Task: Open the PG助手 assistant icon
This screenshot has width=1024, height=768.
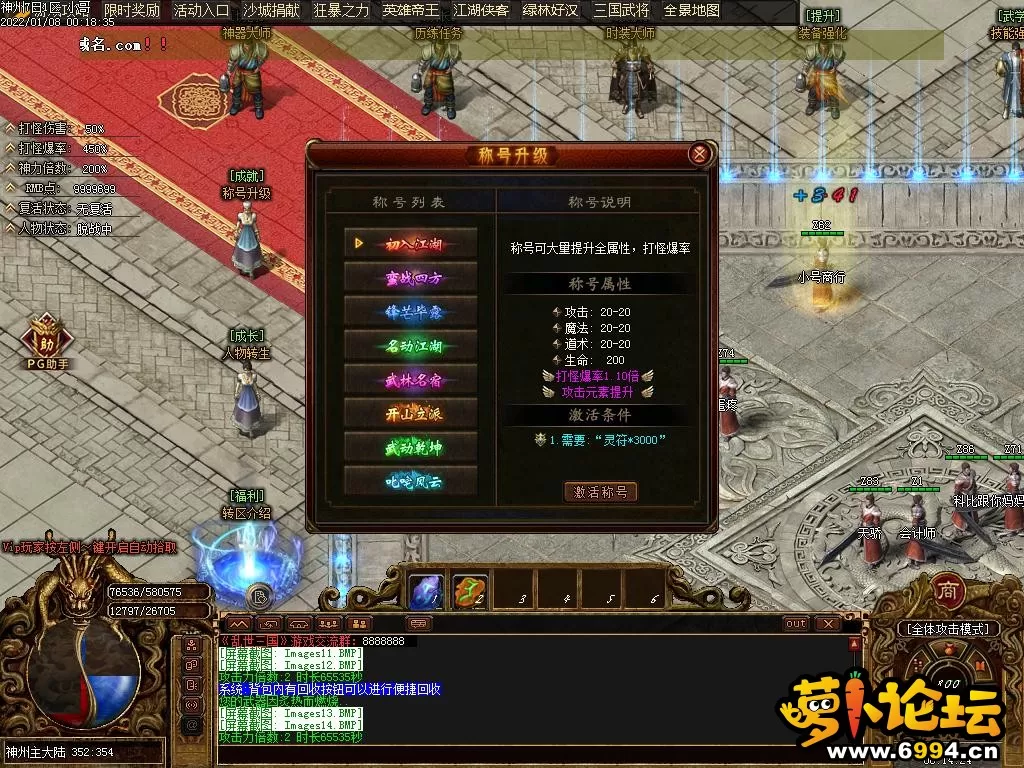Action: click(x=46, y=340)
